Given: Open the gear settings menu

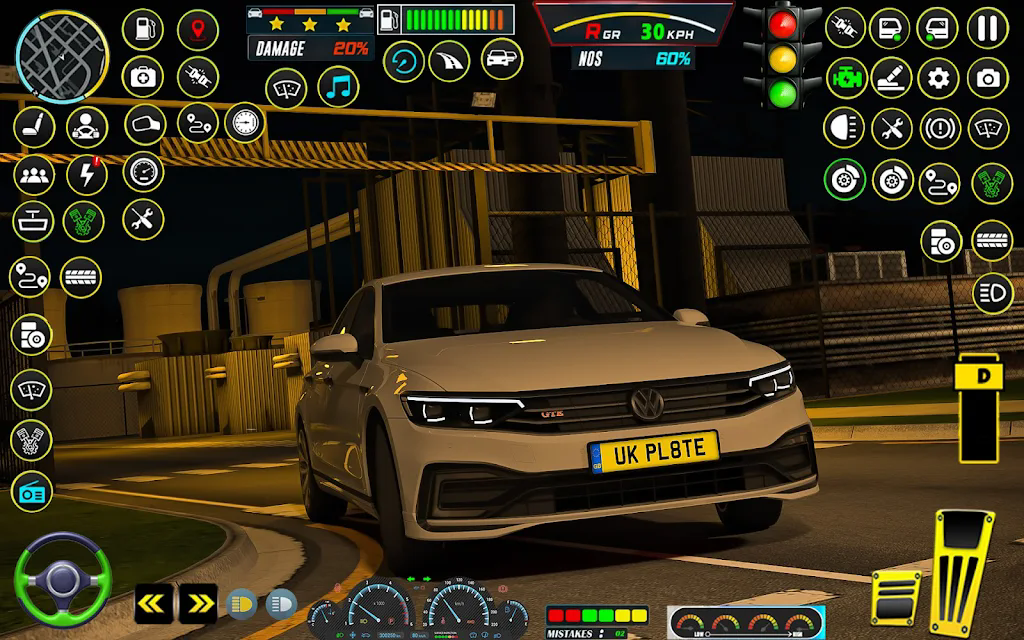Looking at the screenshot, I should (939, 78).
